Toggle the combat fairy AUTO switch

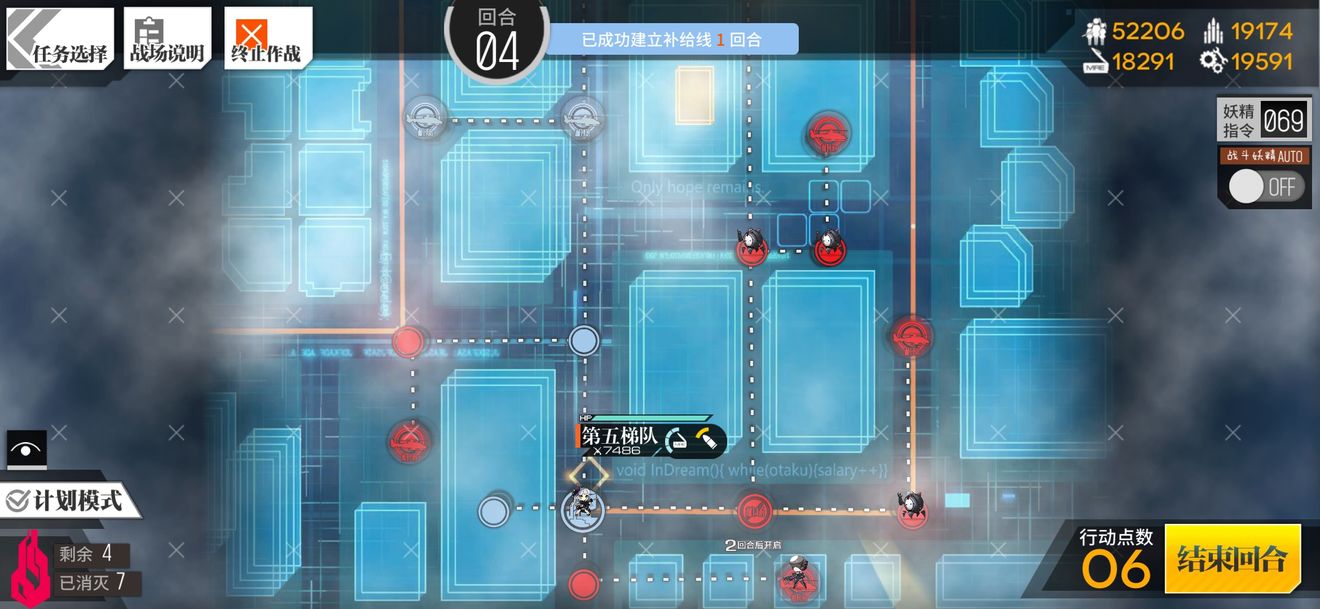(x=1266, y=187)
